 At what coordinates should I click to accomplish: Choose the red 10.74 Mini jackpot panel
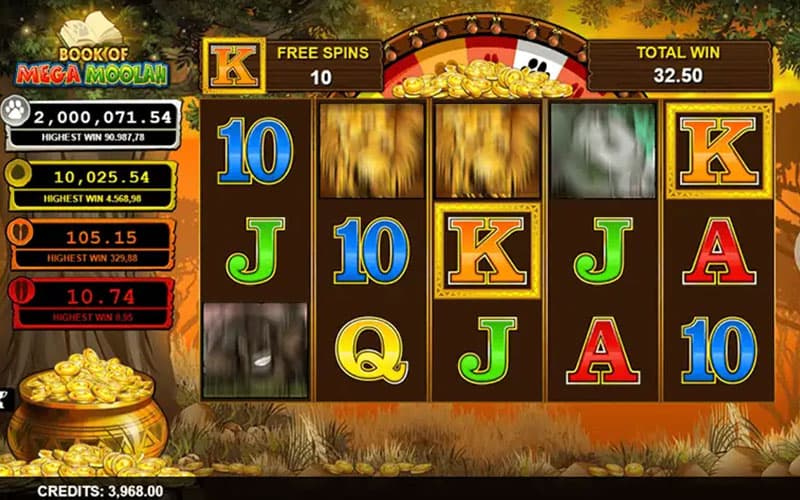pyautogui.click(x=90, y=301)
